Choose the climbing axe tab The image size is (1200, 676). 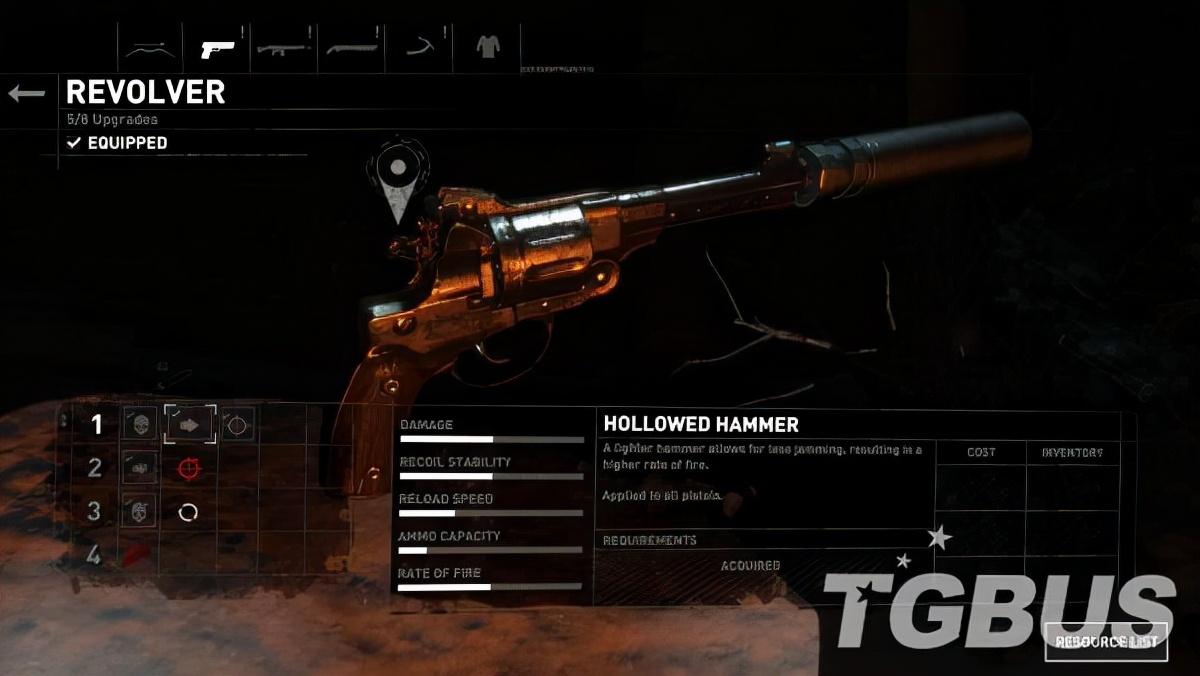[419, 48]
